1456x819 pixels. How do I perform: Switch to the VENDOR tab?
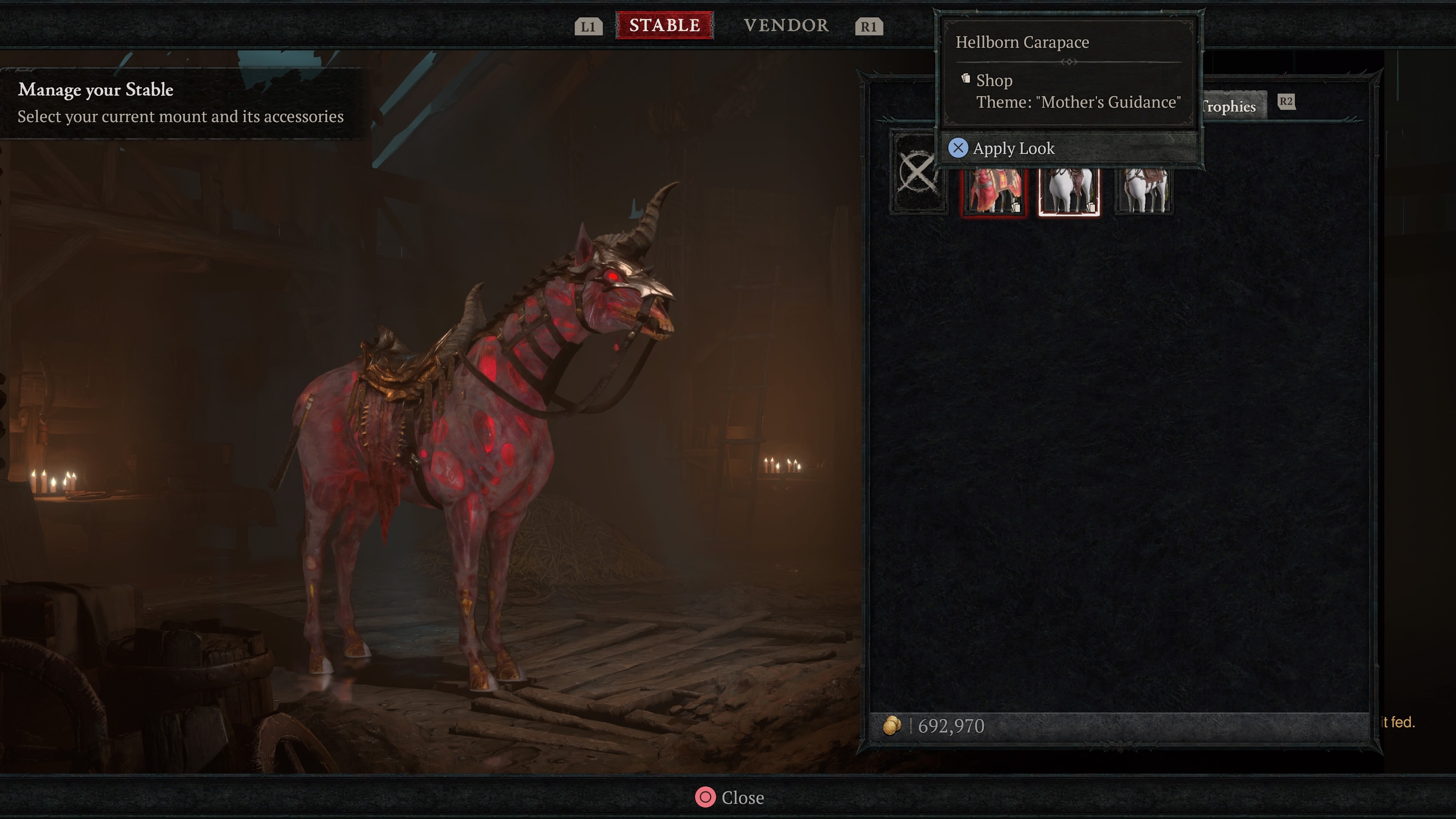(786, 25)
